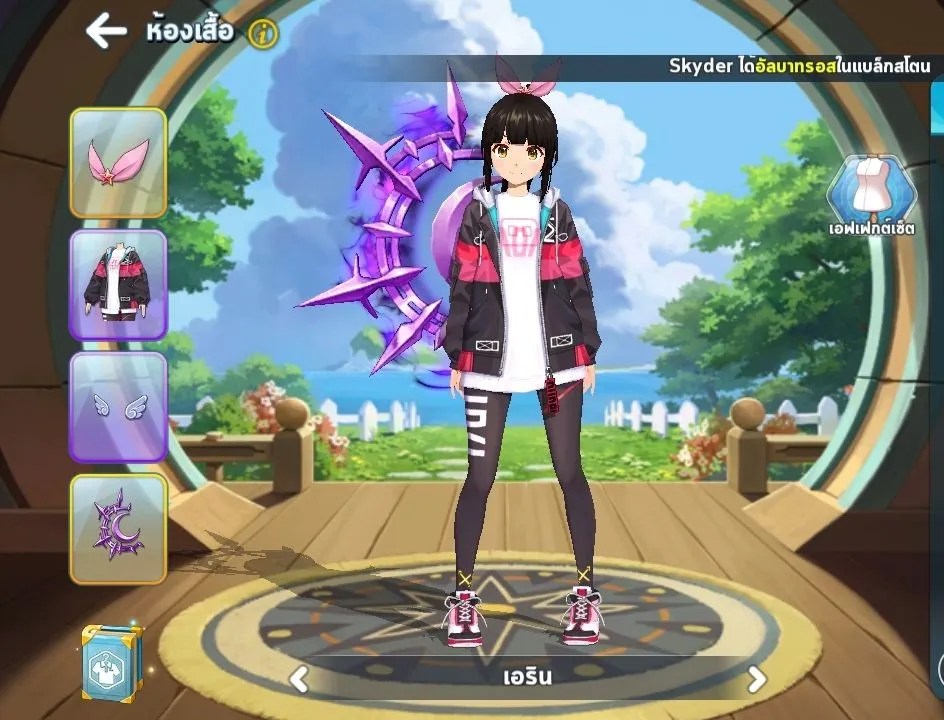The width and height of the screenshot is (944, 720).
Task: Open the blue wardrobe box icon
Action: click(112, 661)
